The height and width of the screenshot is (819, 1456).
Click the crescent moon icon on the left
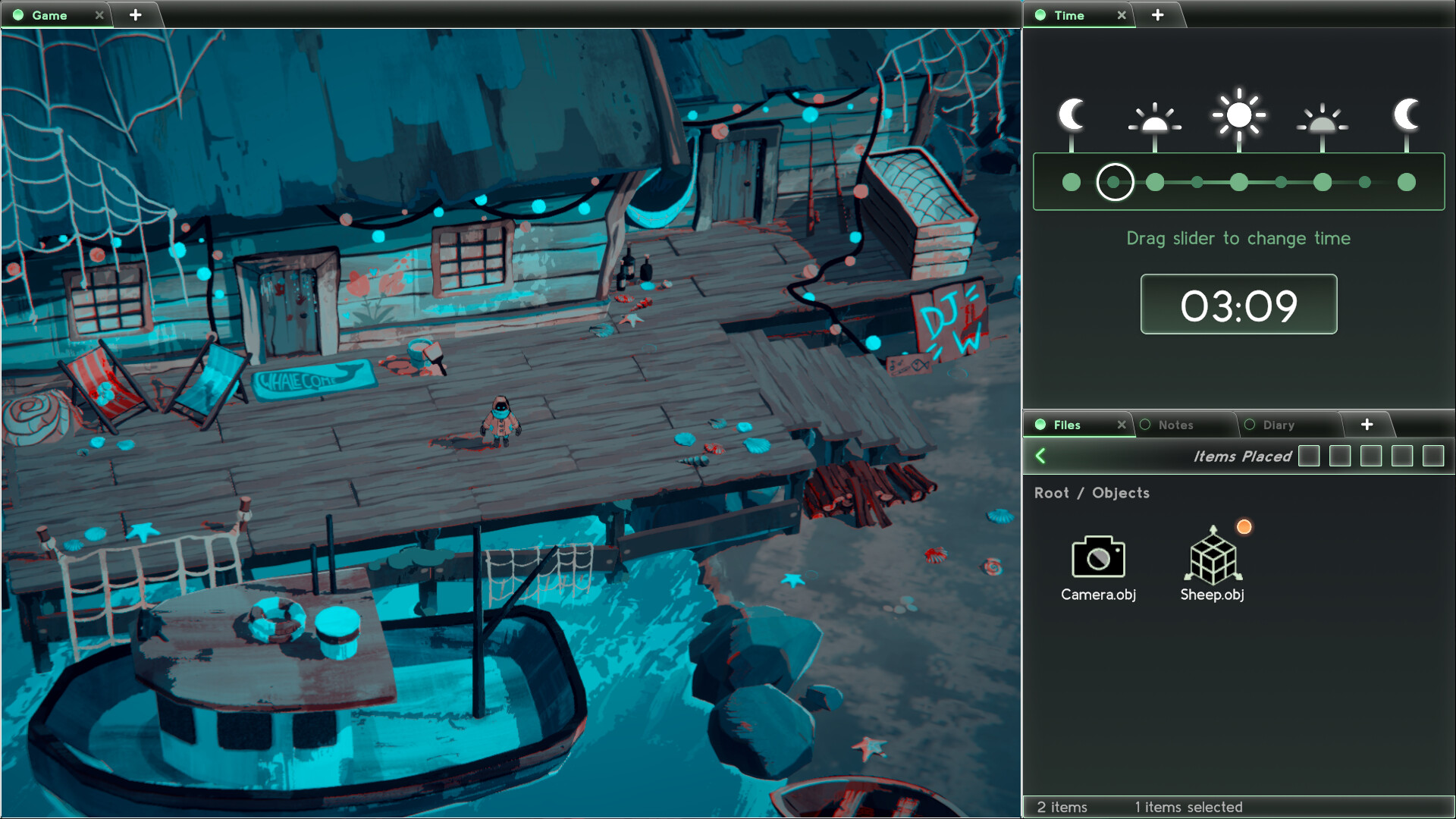[1072, 115]
